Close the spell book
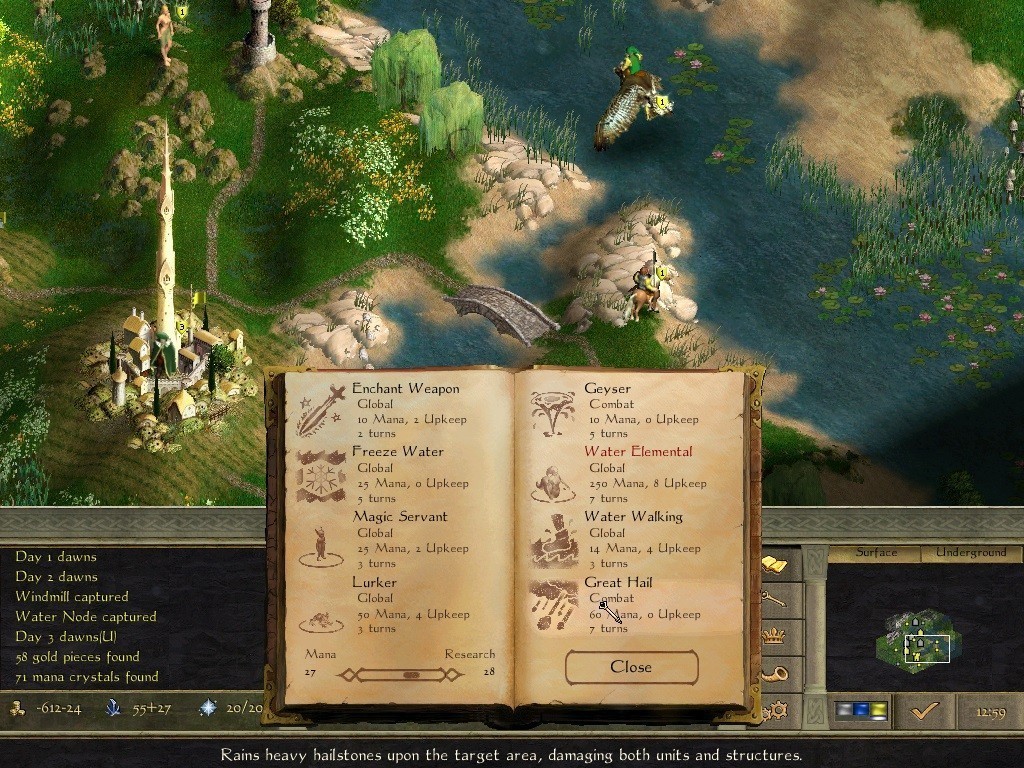 (631, 667)
